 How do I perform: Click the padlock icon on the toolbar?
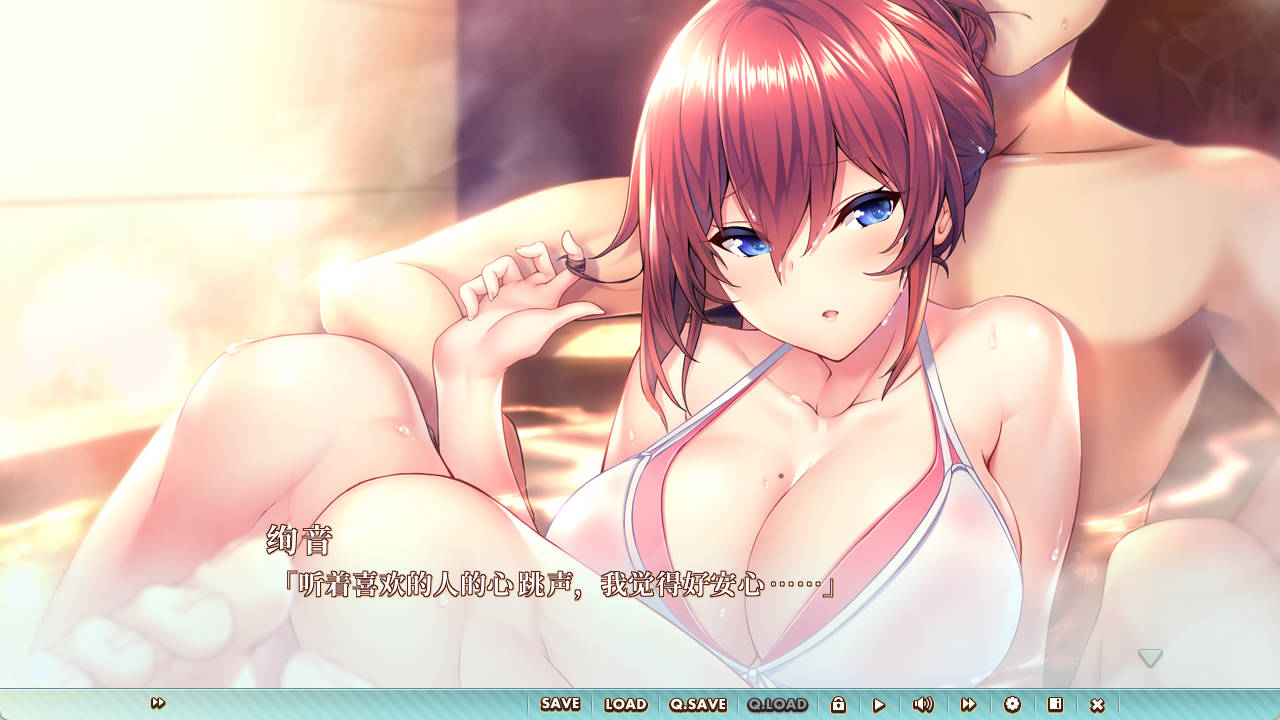[840, 705]
